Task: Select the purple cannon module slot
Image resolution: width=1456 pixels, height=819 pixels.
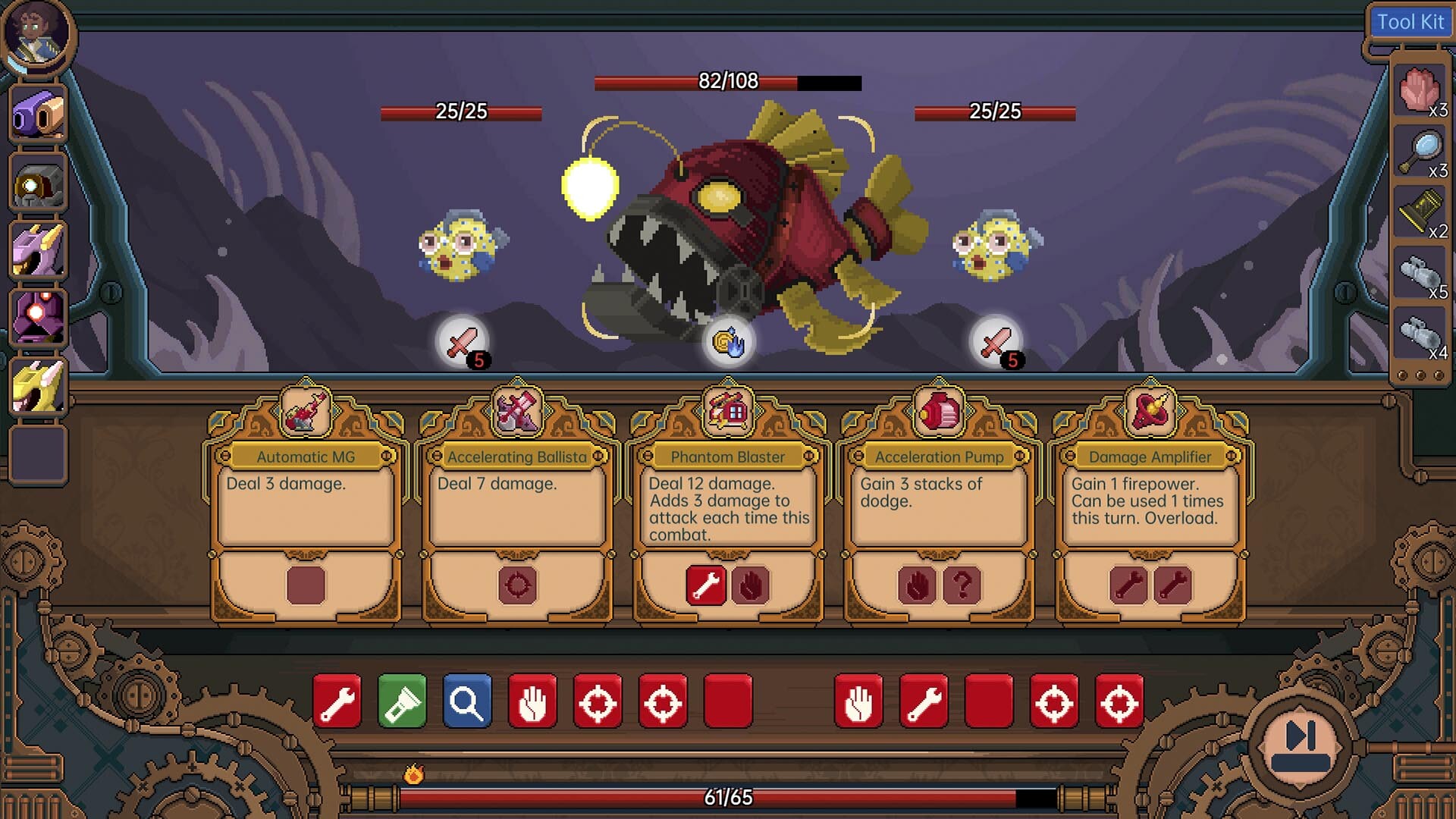Action: (x=38, y=115)
